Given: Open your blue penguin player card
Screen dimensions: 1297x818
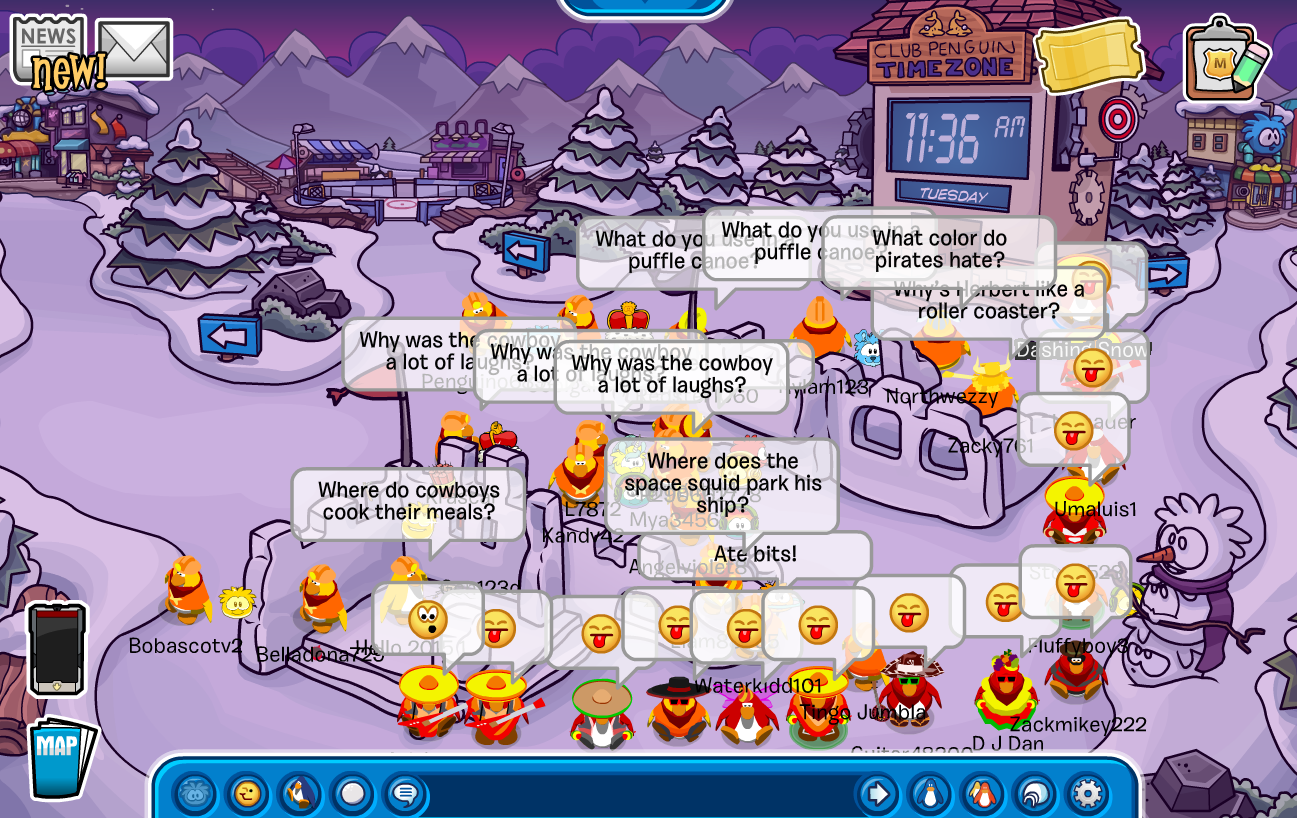Looking at the screenshot, I should (x=931, y=795).
